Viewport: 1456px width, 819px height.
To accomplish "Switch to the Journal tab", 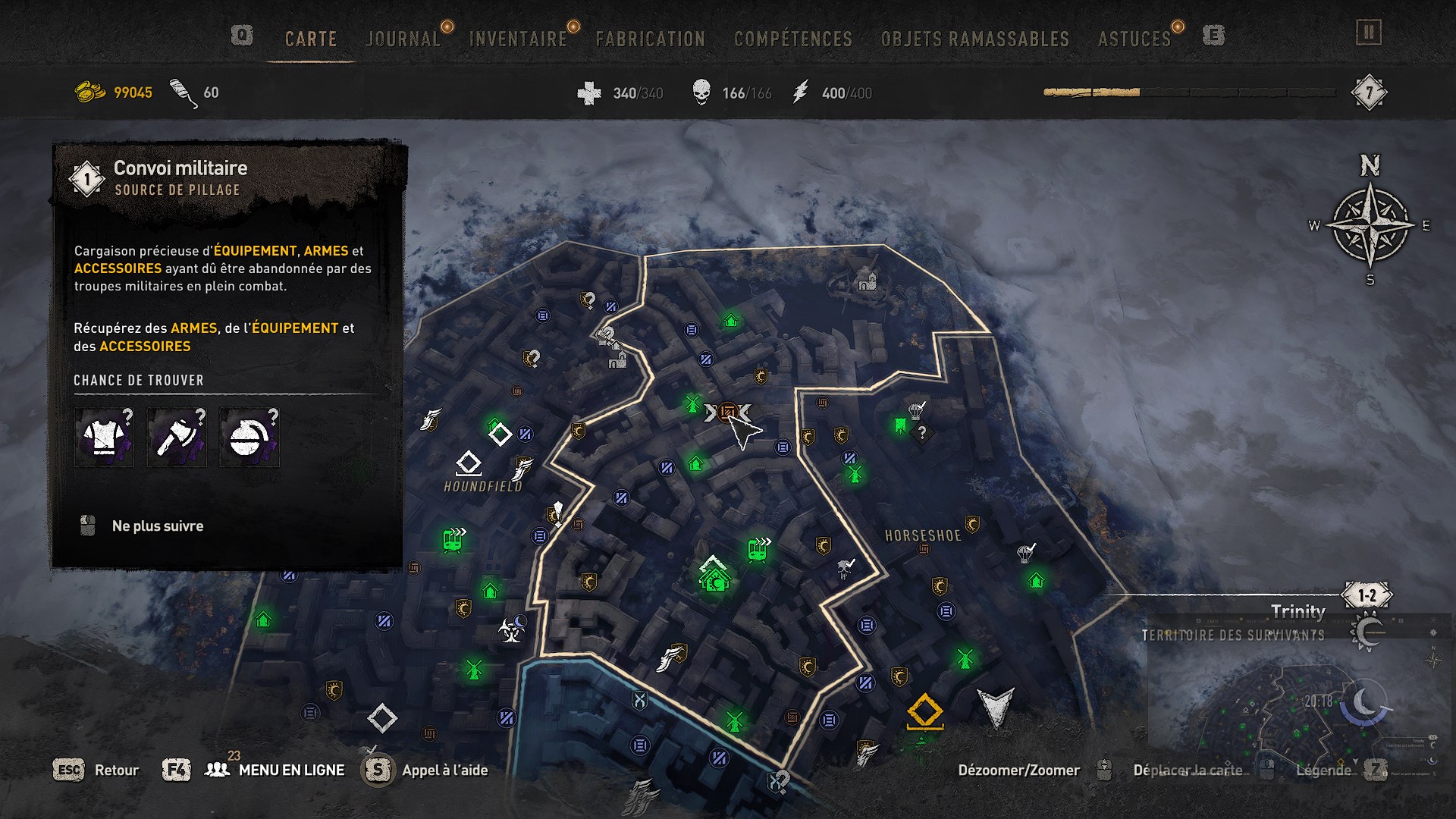I will (403, 39).
